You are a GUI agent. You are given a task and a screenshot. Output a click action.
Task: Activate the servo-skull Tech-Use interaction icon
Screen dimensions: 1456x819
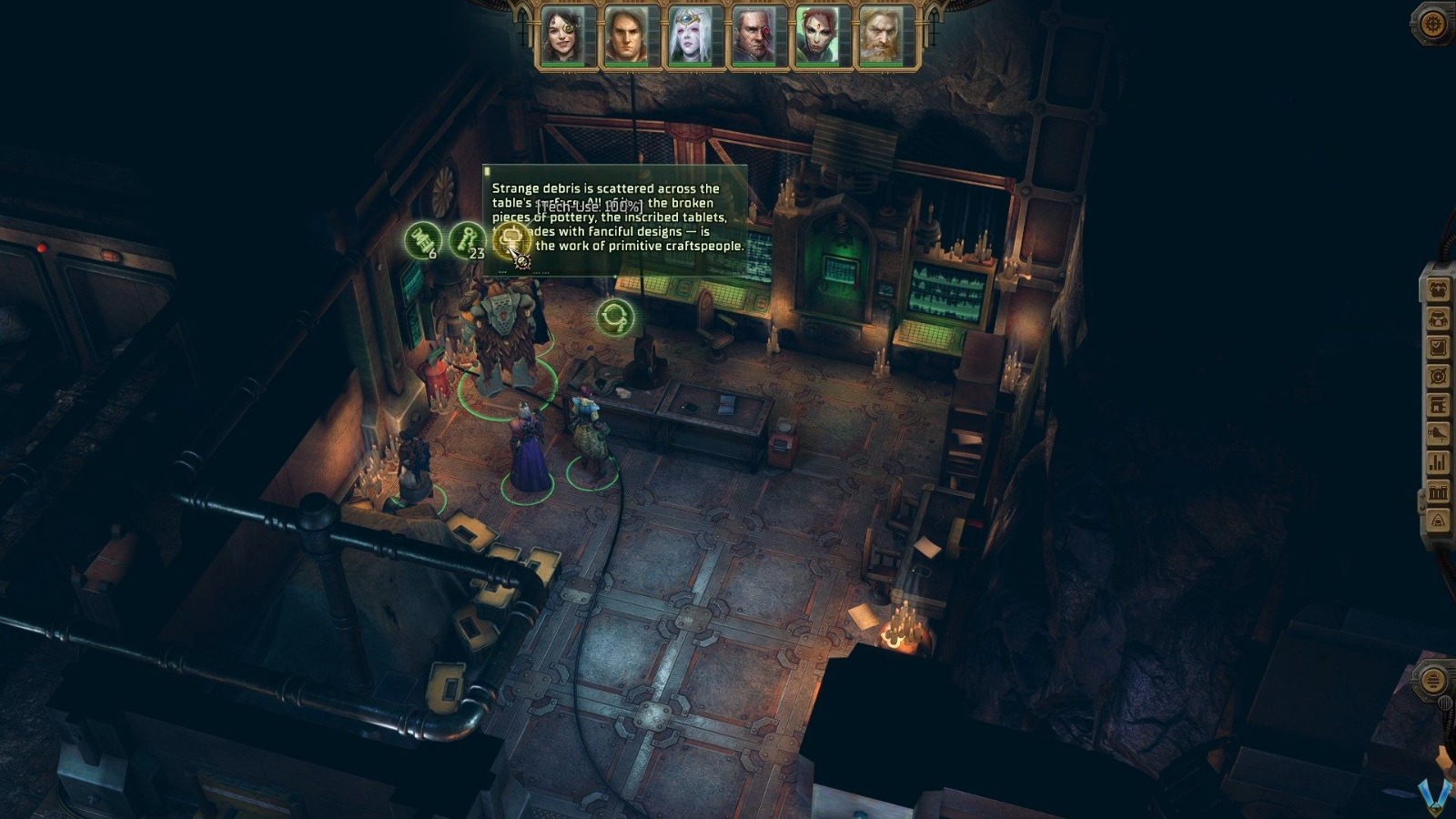point(512,238)
